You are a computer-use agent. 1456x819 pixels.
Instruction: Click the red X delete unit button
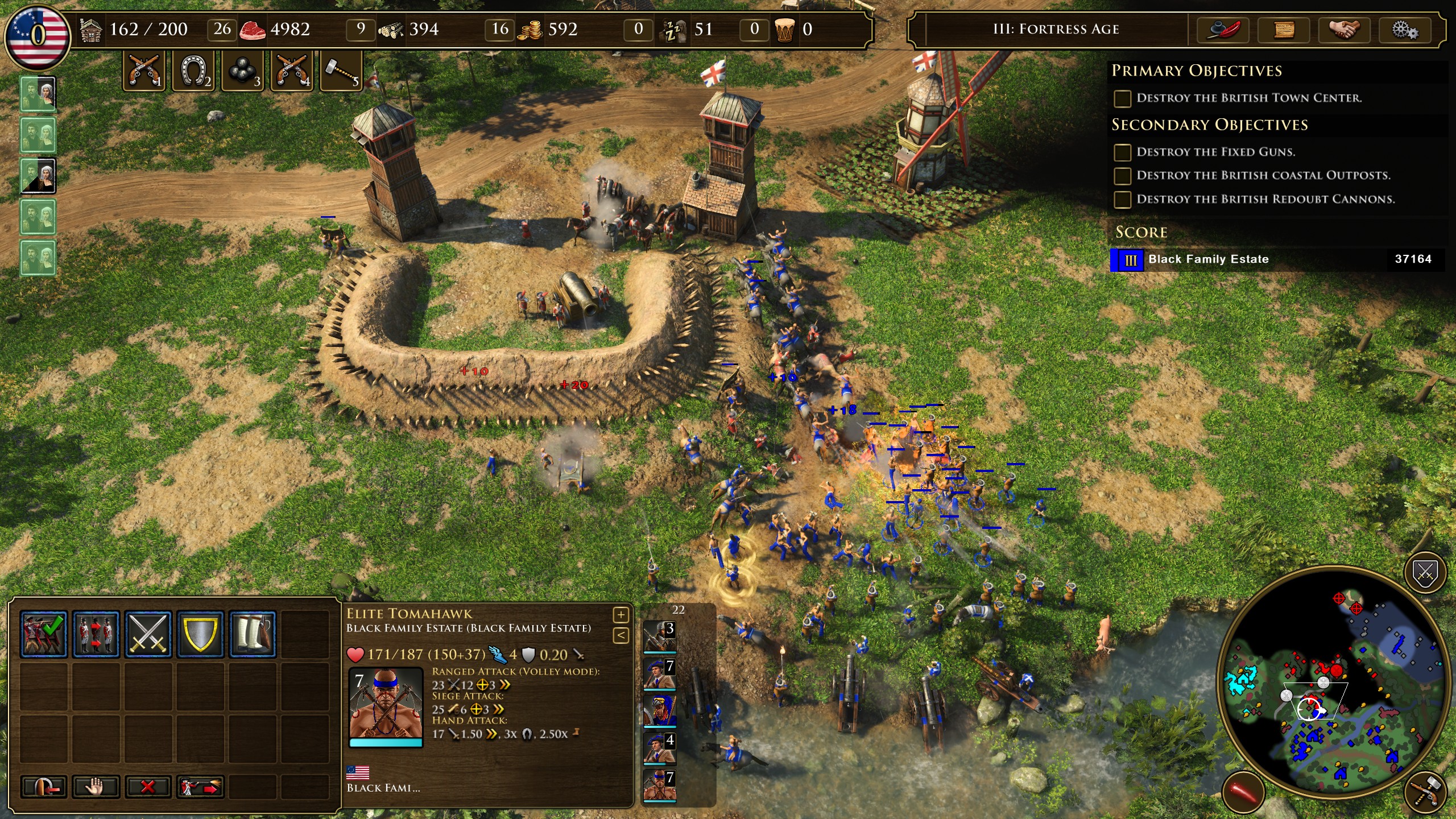(x=148, y=787)
